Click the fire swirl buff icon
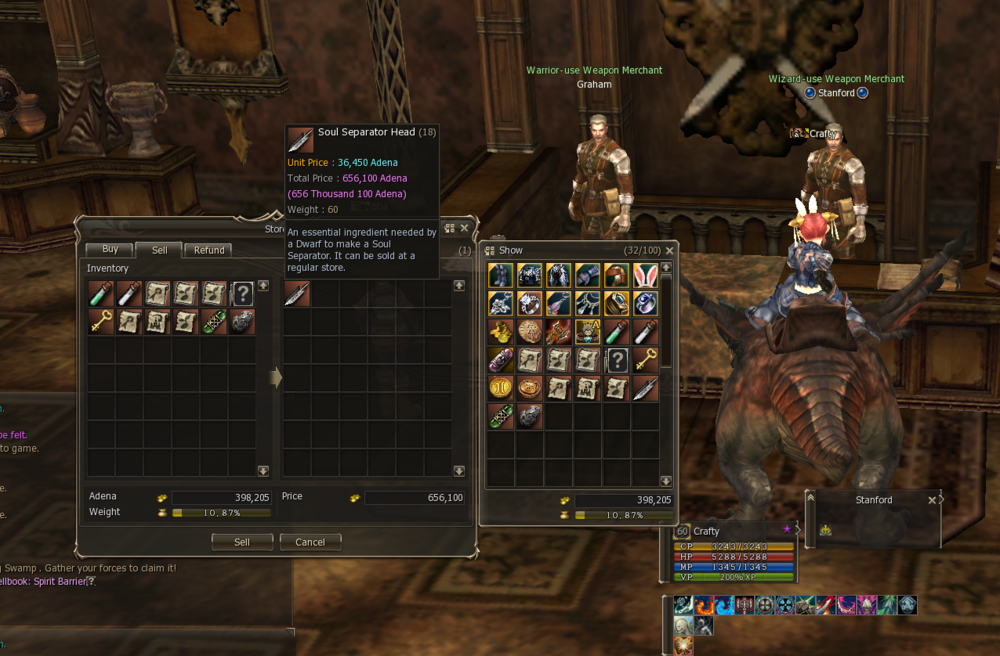The image size is (1000, 656). click(704, 605)
